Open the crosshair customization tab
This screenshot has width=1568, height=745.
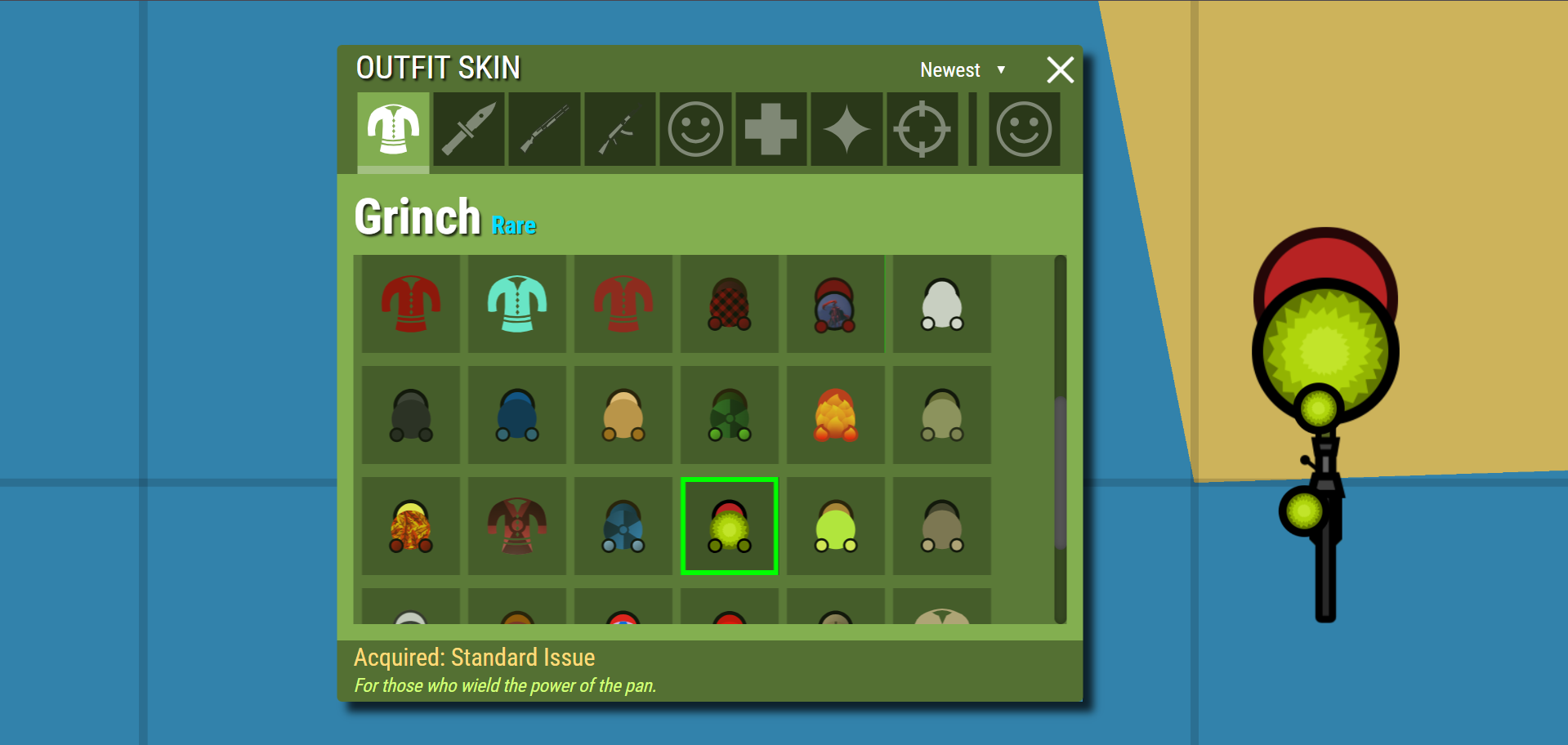click(x=922, y=129)
